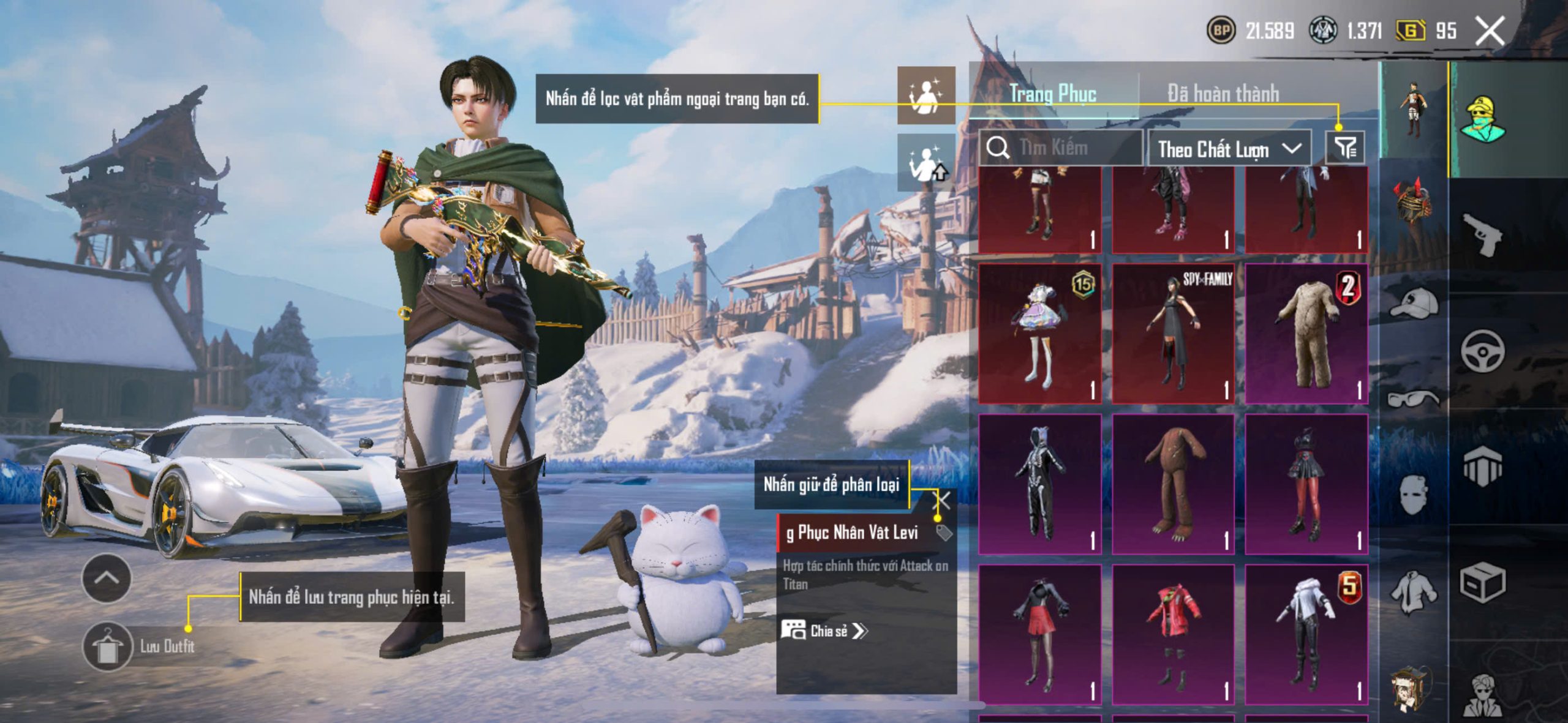Switch to the Trang Phục tab
Viewport: 1568px width, 723px height.
coord(1053,94)
